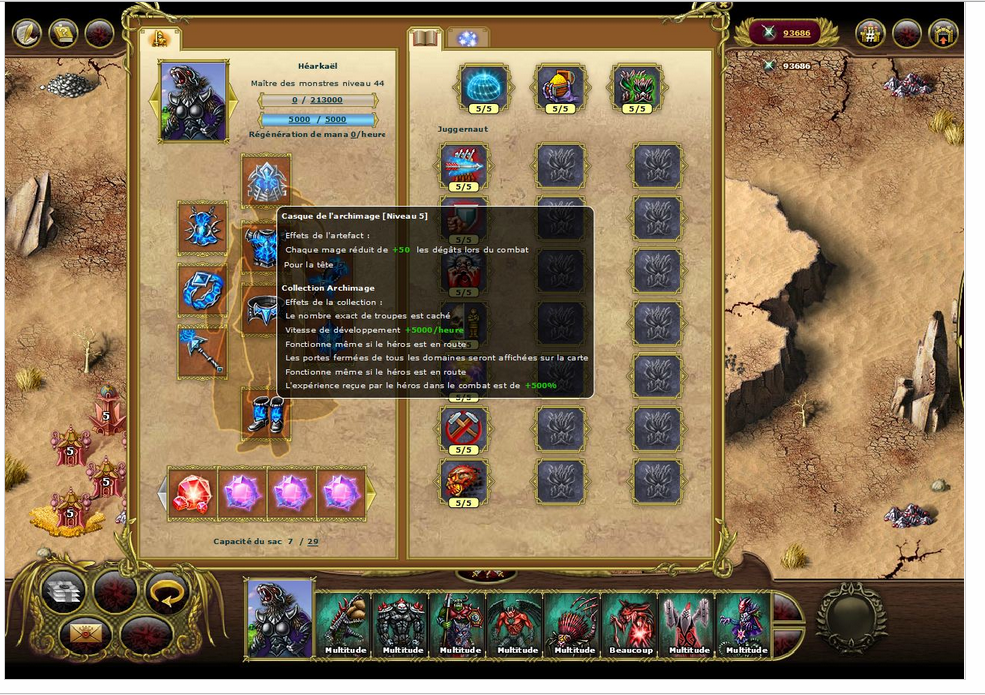
Task: Show previous bag items with left arrow
Action: (162, 493)
